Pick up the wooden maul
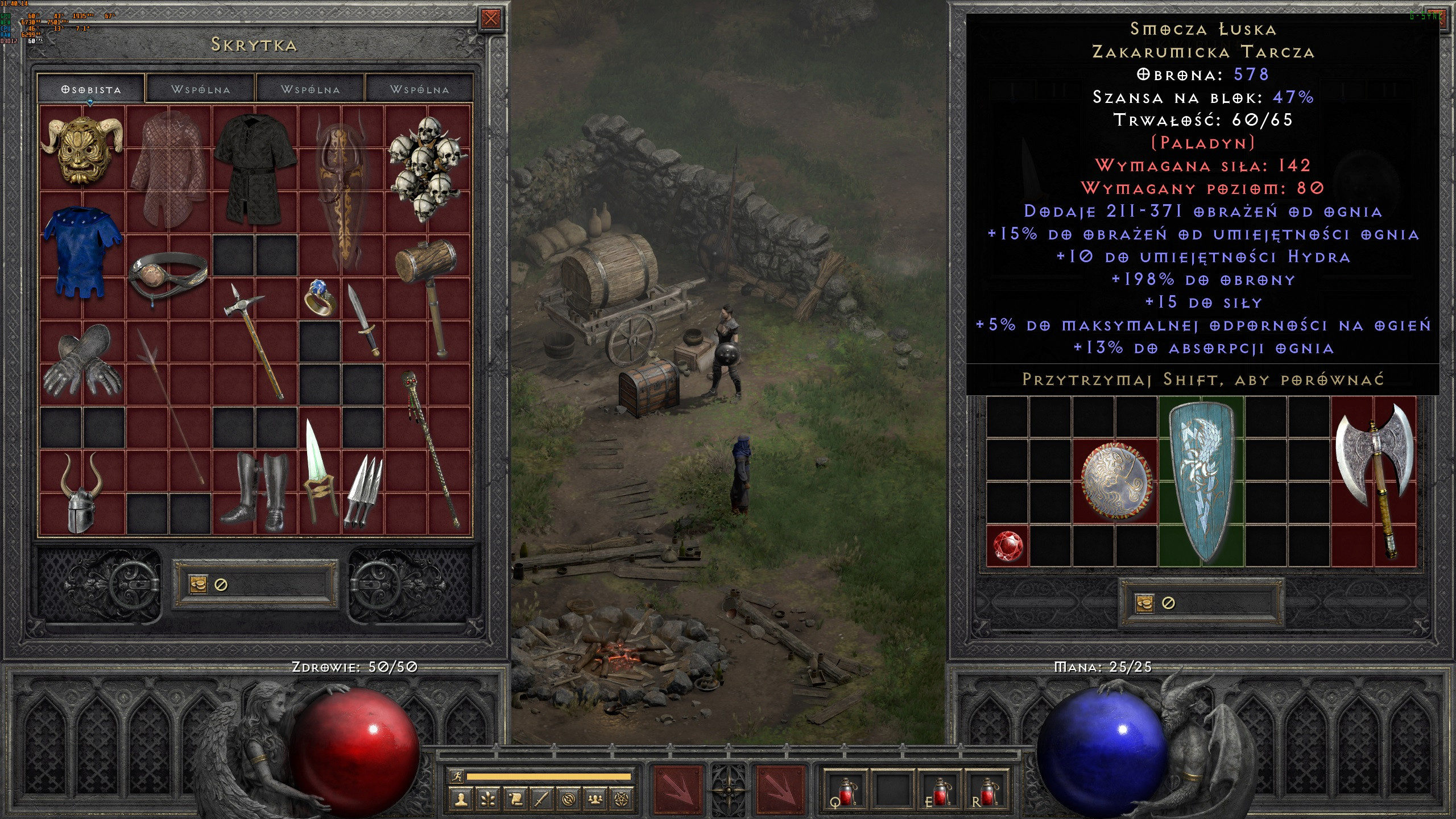 click(x=428, y=296)
